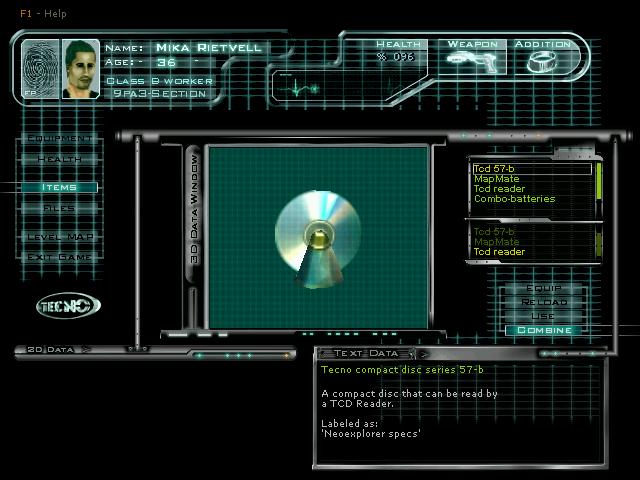
Task: Choose Exit Game from the menu
Action: pyautogui.click(x=60, y=257)
